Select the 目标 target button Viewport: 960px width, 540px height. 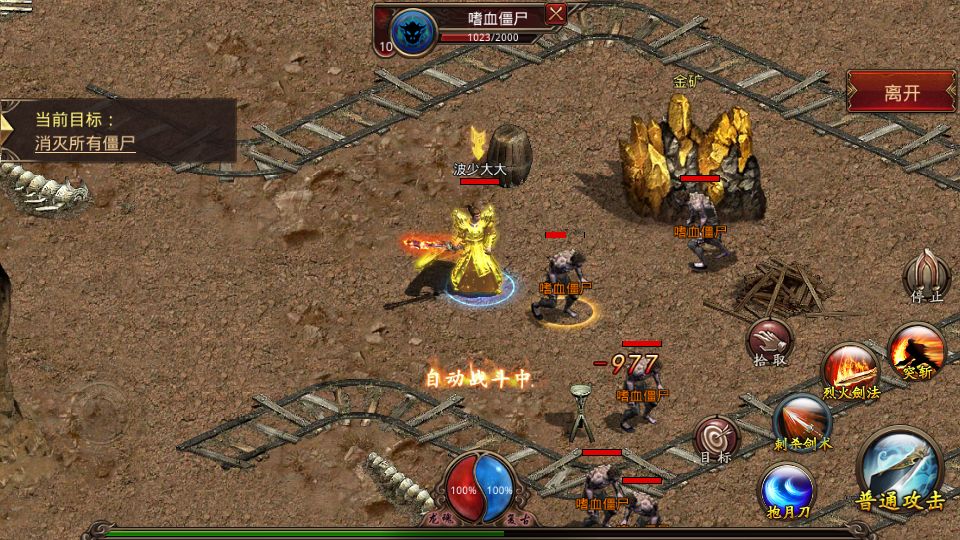click(717, 438)
